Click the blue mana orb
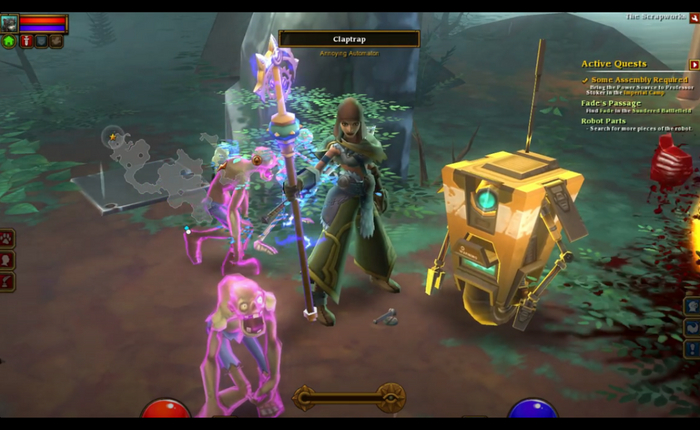The width and height of the screenshot is (700, 430). (x=532, y=410)
